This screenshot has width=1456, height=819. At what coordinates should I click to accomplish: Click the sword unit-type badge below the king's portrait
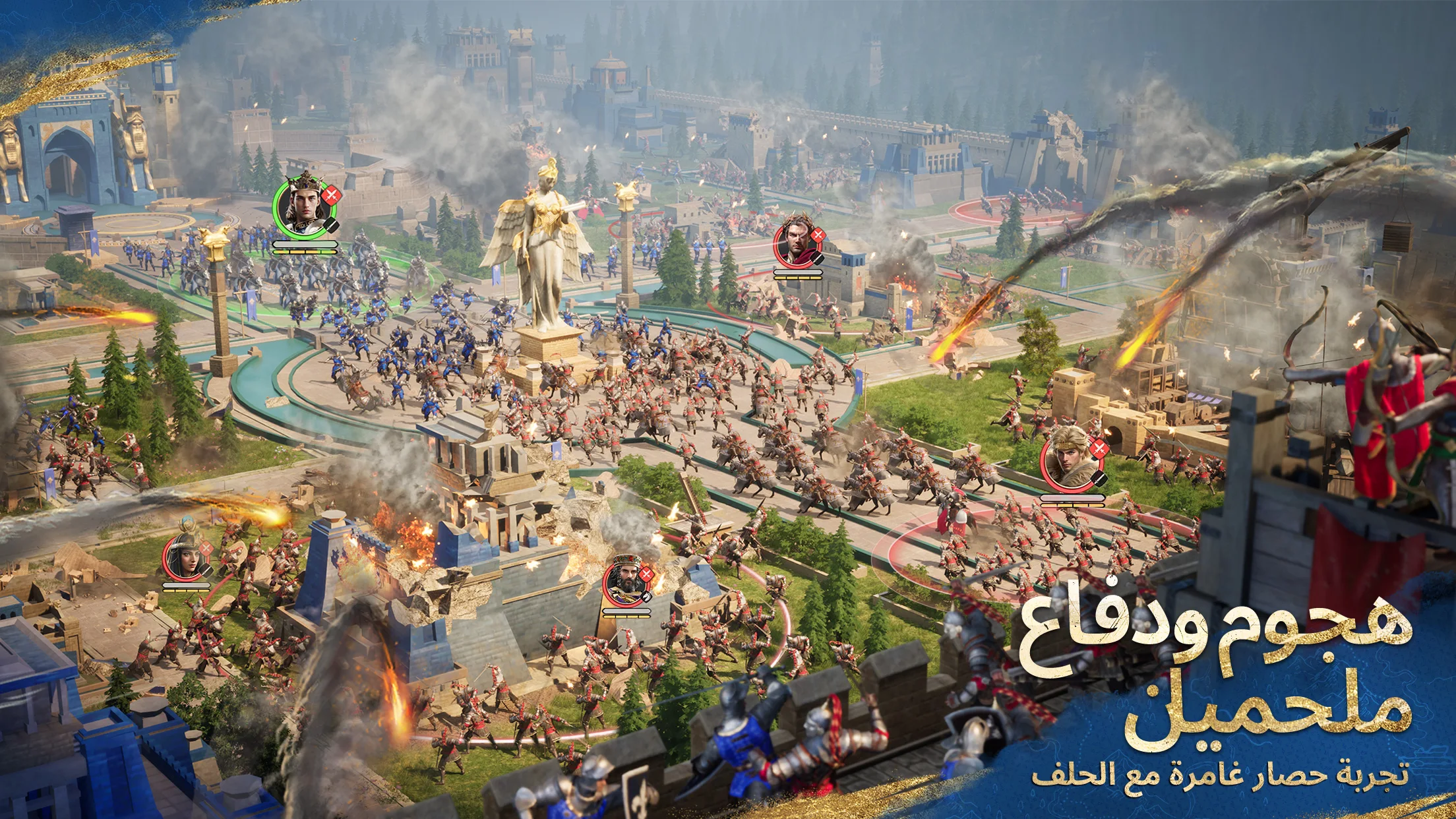coord(330,225)
